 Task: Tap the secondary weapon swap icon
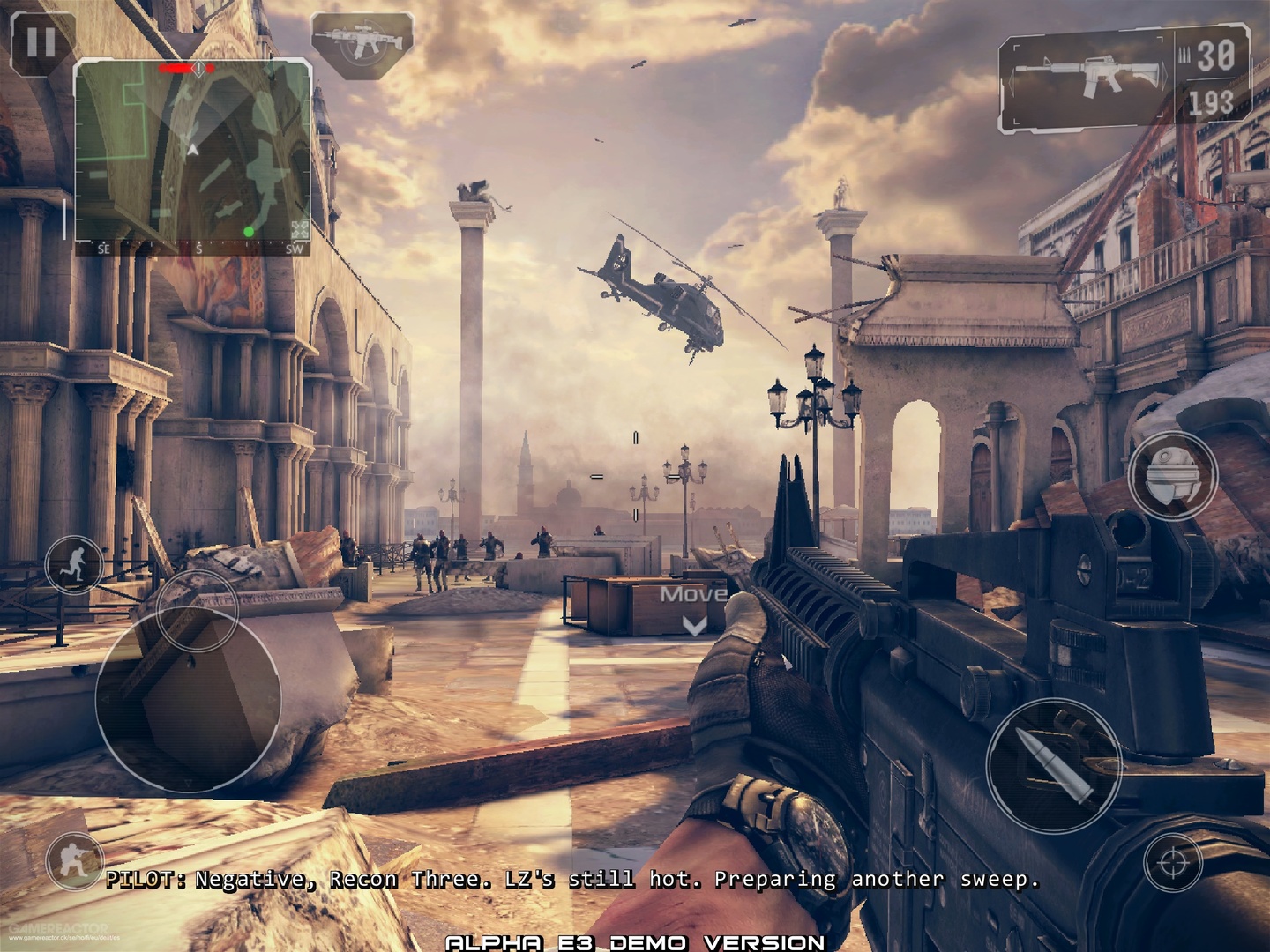(x=362, y=42)
